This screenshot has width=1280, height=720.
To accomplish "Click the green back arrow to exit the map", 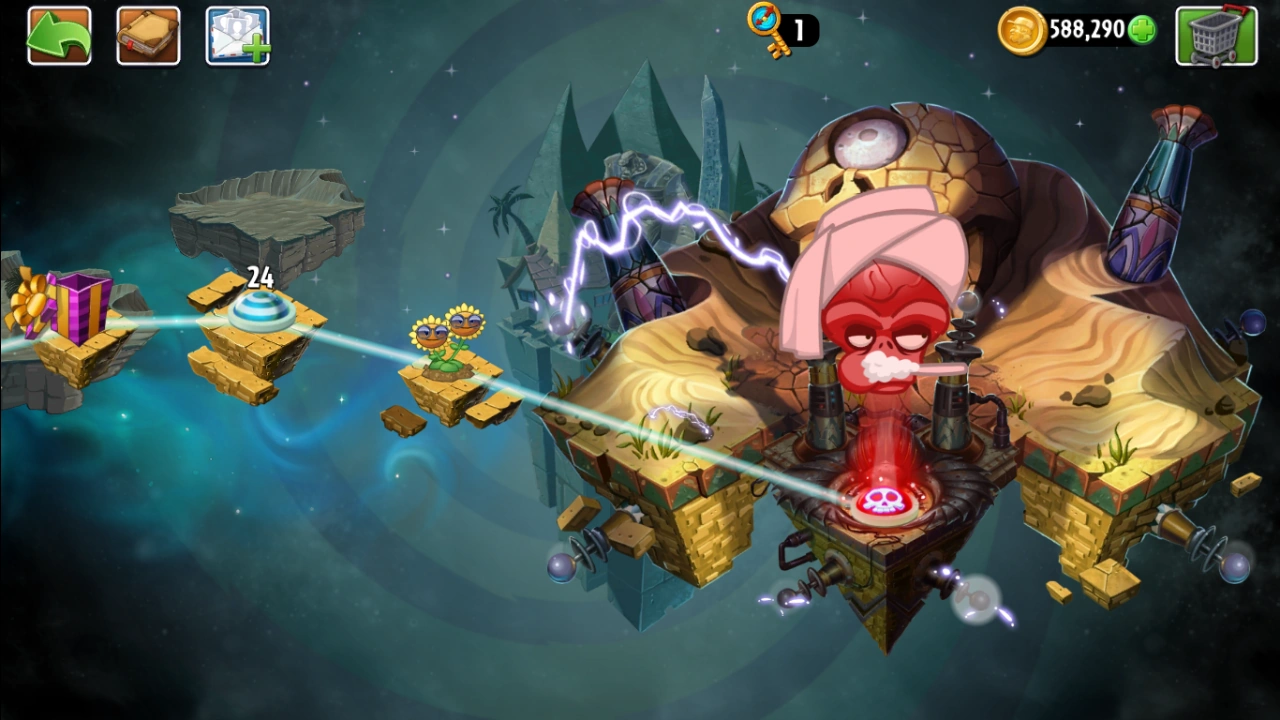I will 59,35.
